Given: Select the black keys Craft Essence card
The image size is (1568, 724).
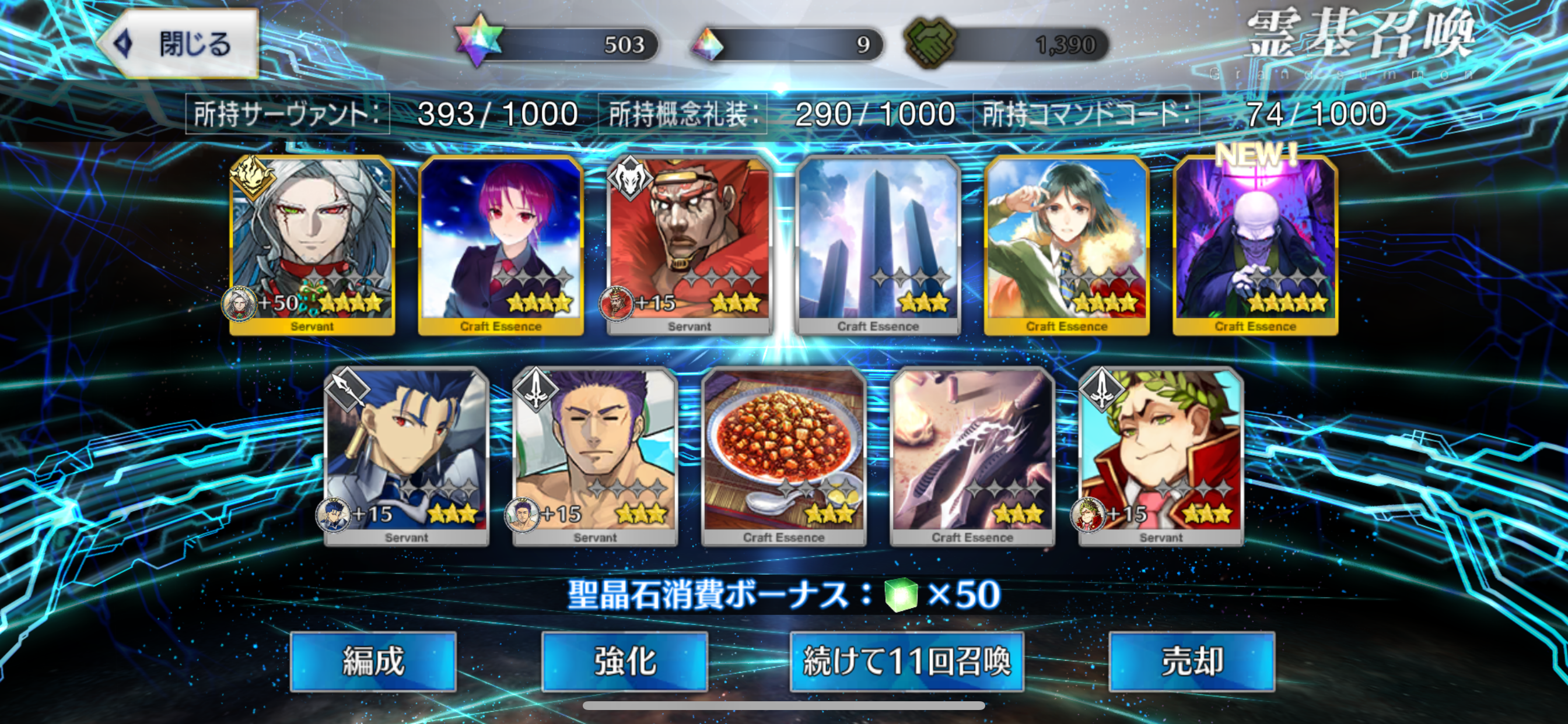Looking at the screenshot, I should point(972,455).
